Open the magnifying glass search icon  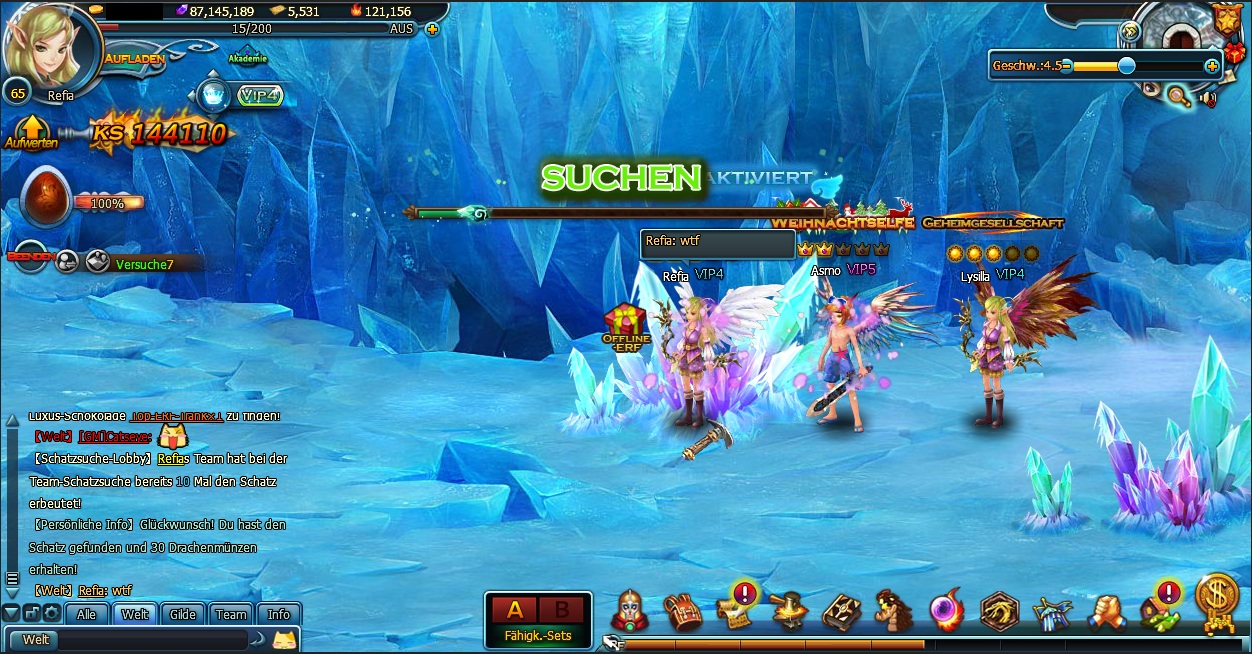pyautogui.click(x=1180, y=96)
